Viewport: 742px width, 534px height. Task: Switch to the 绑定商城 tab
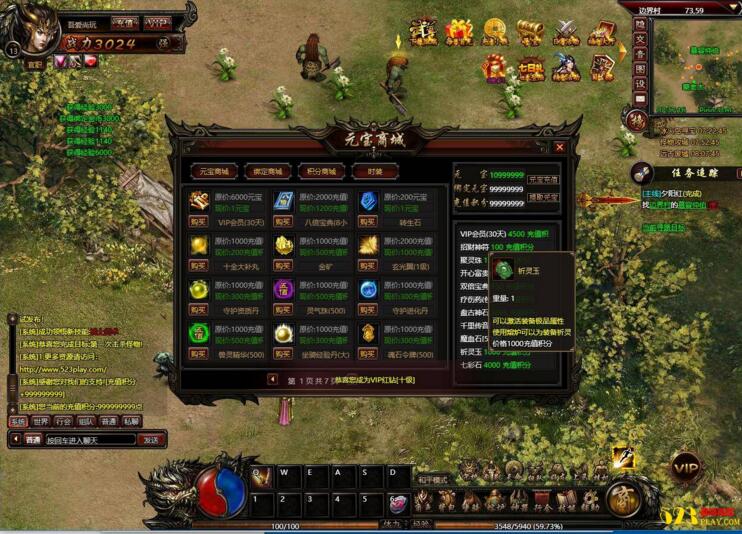266,171
